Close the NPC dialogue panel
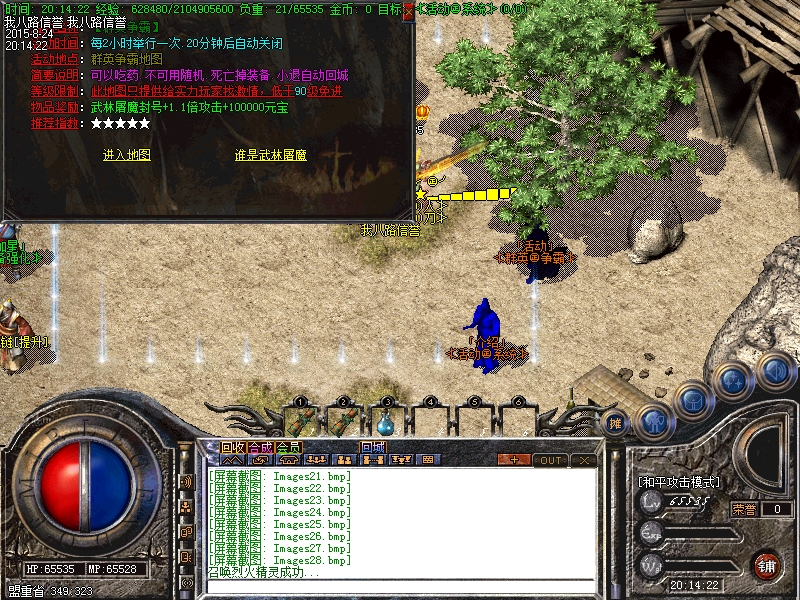 408,9
